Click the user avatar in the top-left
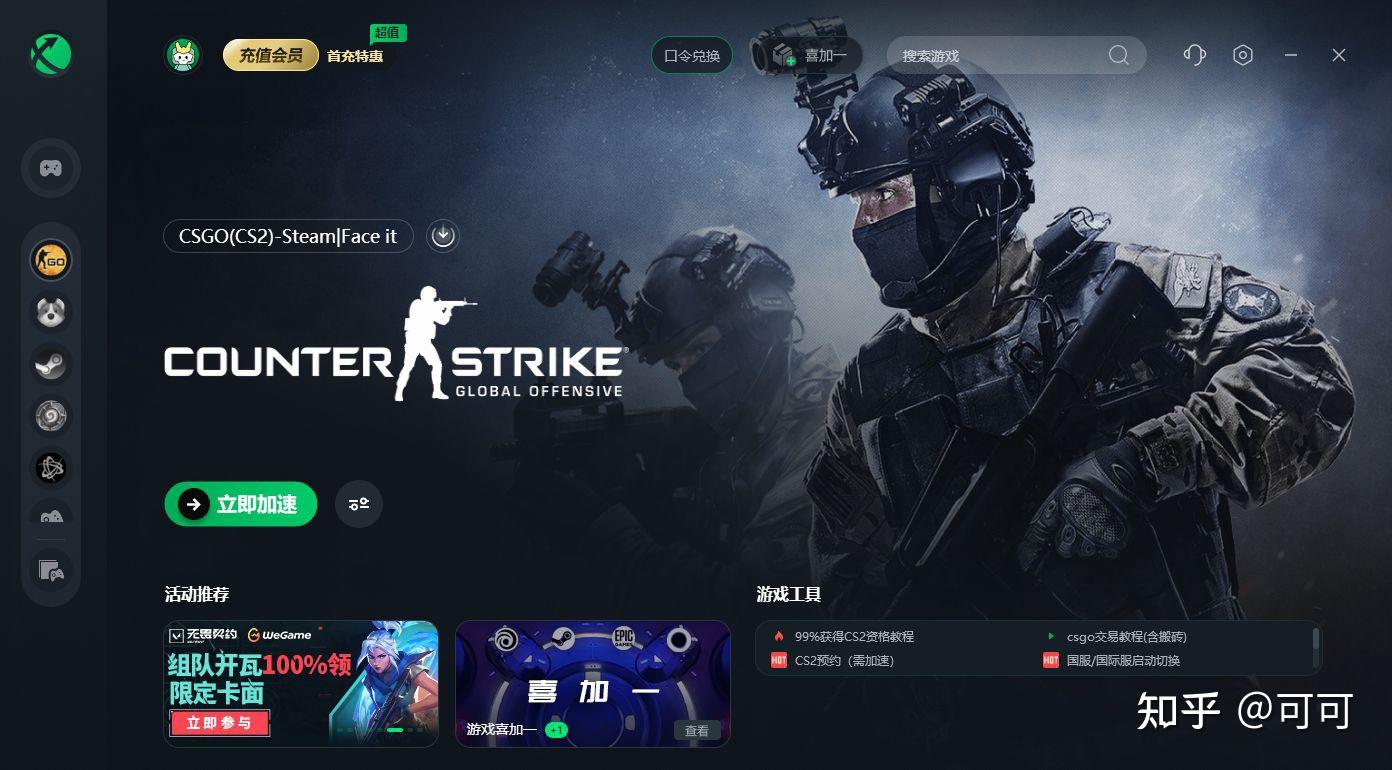 (181, 55)
